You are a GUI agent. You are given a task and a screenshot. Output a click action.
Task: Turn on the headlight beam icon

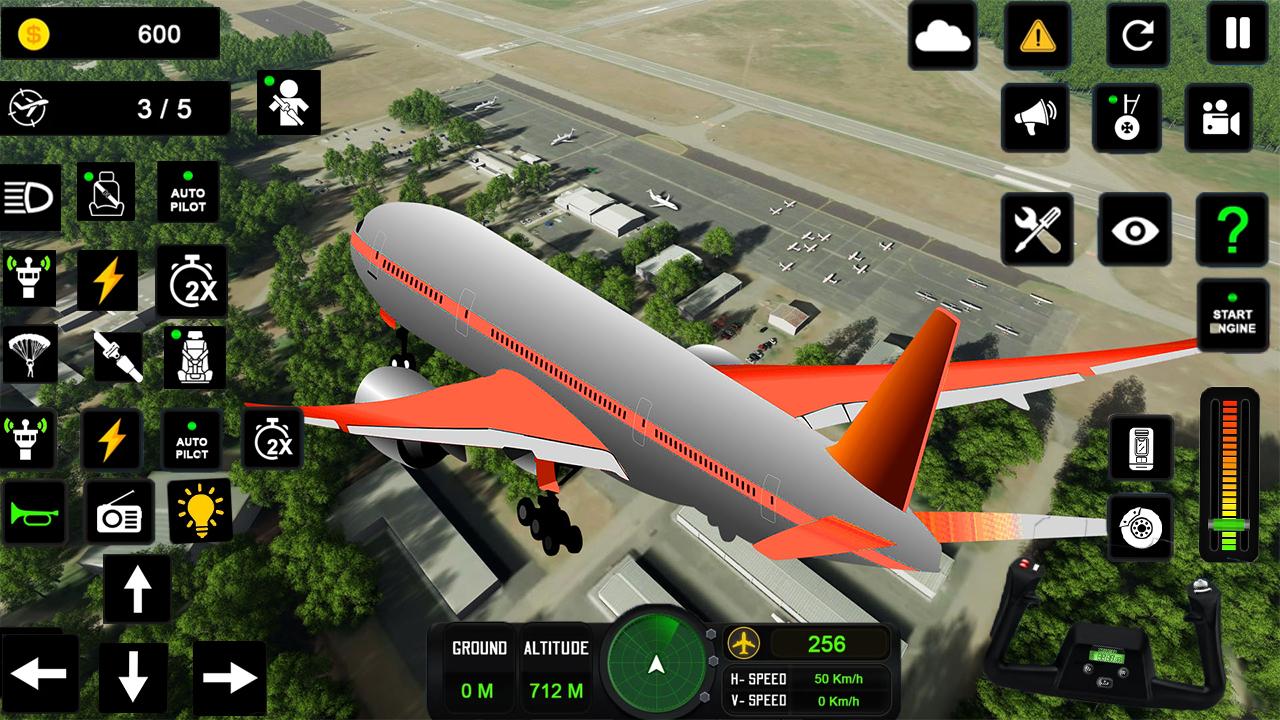point(30,197)
